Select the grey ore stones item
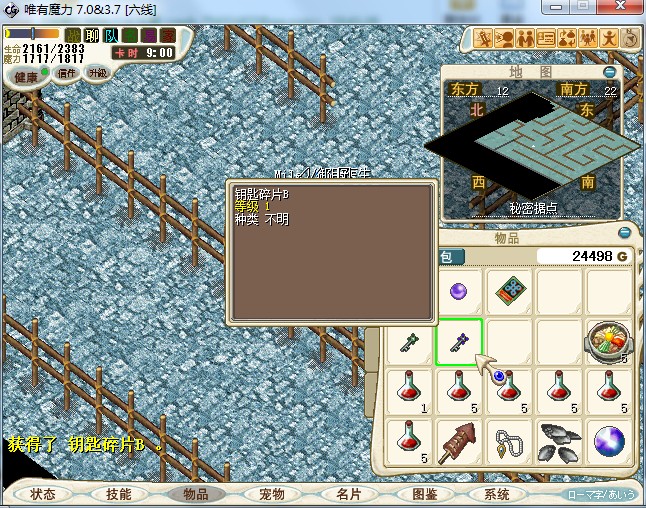The width and height of the screenshot is (646, 508). click(x=559, y=441)
